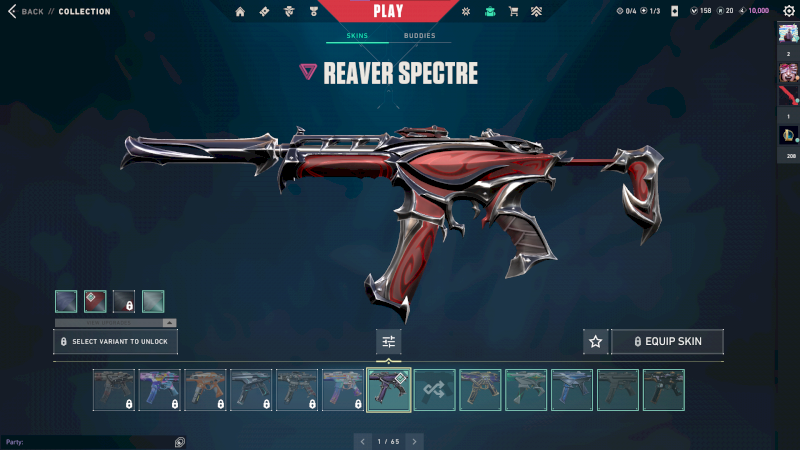Equip the Reaver Spectre skin
Image resolution: width=800 pixels, height=450 pixels.
click(x=667, y=342)
